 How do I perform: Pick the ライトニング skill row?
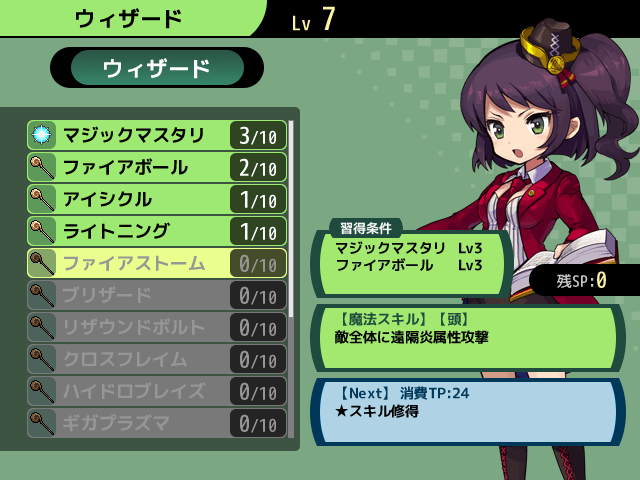click(x=157, y=231)
